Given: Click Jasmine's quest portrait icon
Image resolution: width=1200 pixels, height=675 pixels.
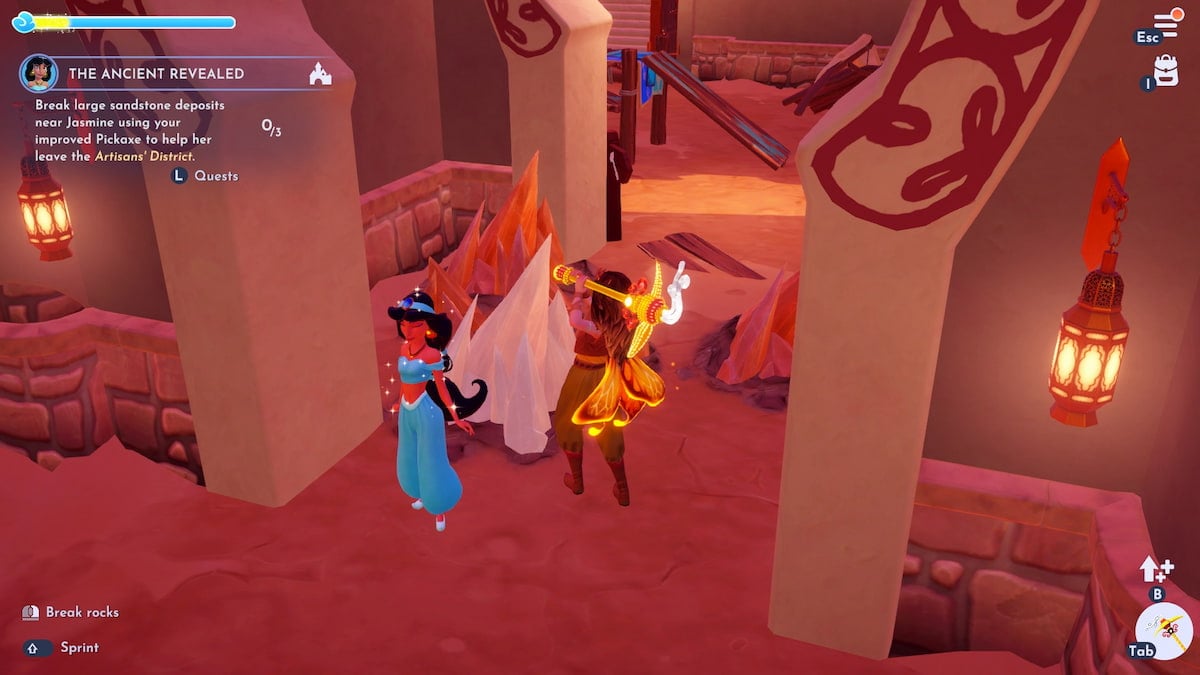Looking at the screenshot, I should (39, 73).
